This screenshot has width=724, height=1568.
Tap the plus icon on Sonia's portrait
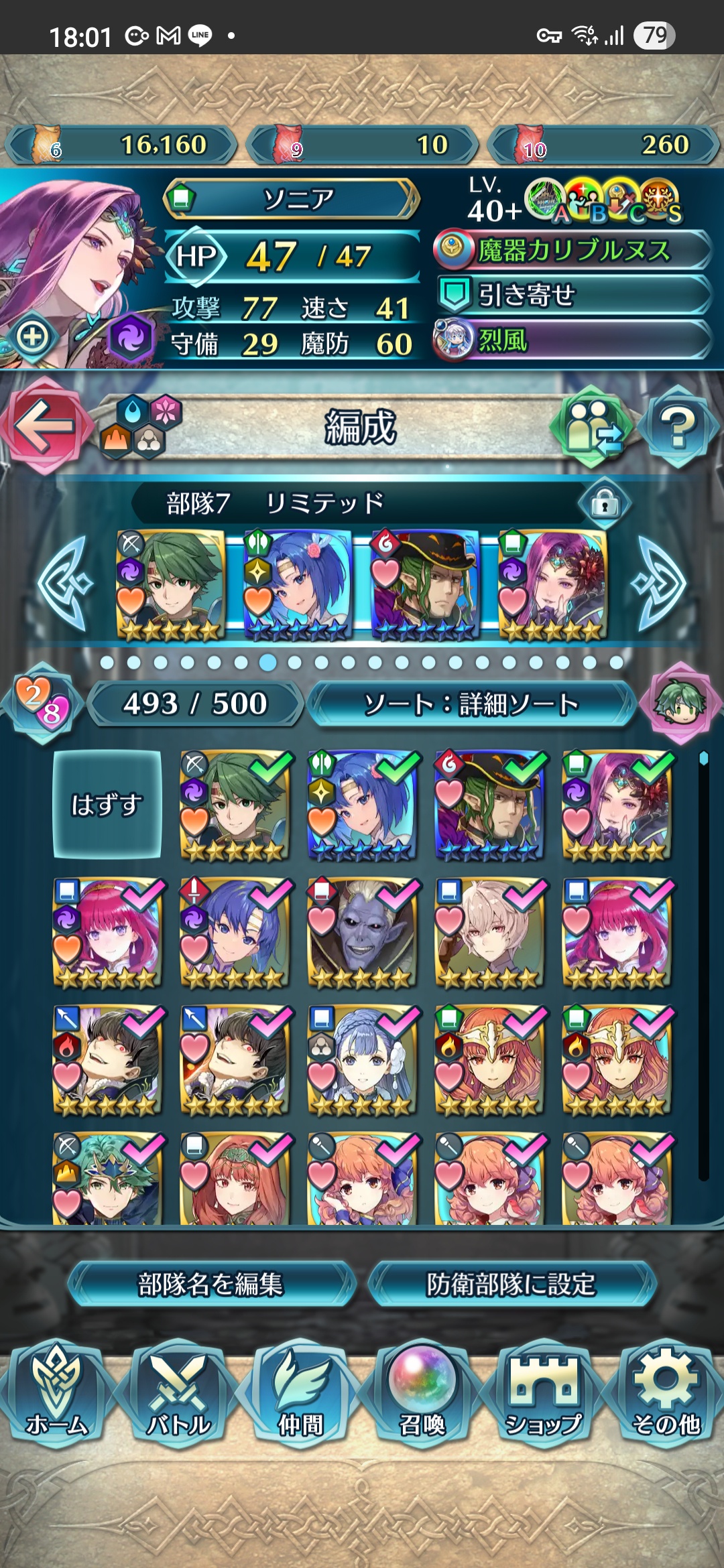32,336
